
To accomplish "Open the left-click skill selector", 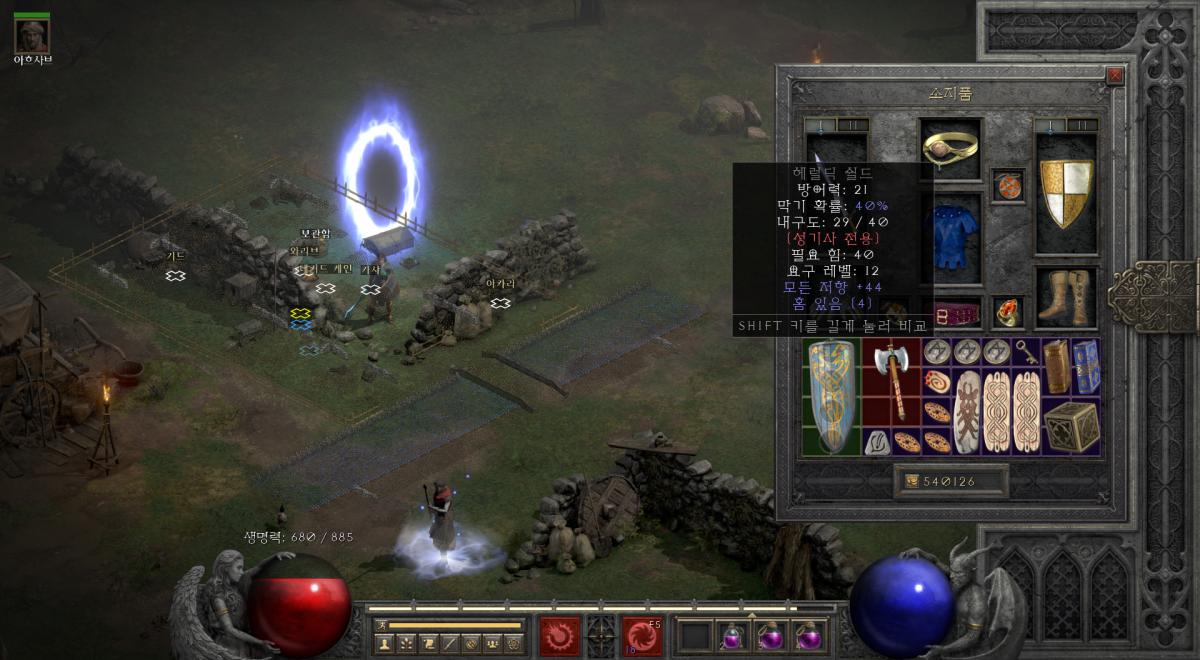I will pyautogui.click(x=559, y=635).
